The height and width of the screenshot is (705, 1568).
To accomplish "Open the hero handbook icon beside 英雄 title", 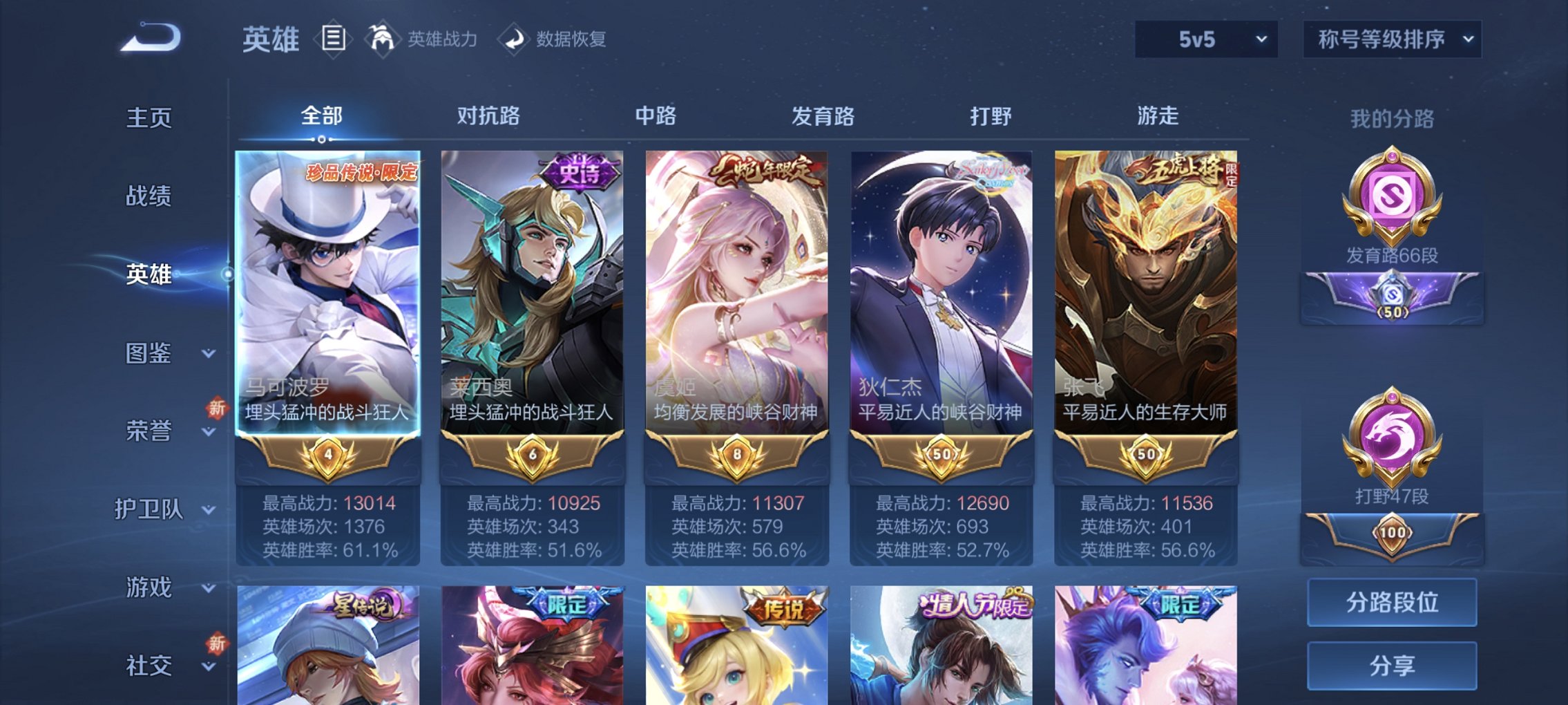I will click(334, 39).
